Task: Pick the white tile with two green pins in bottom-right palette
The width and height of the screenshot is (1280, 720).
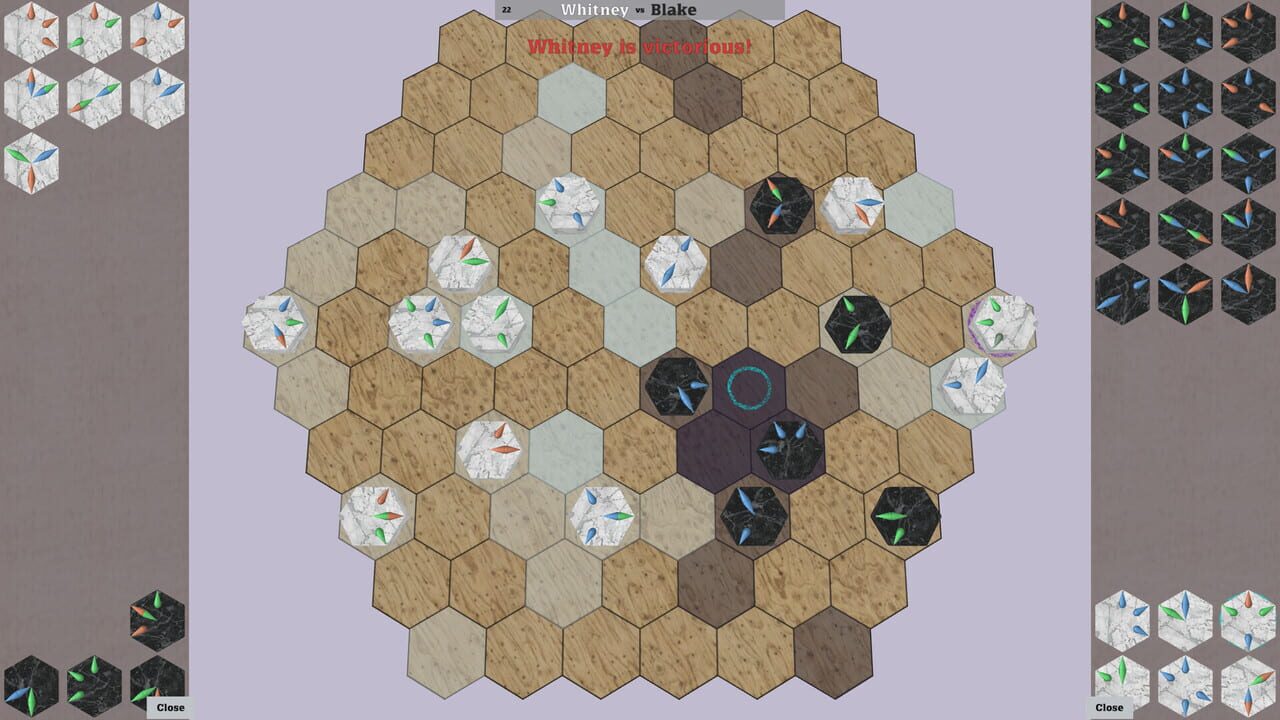Action: point(1122,685)
